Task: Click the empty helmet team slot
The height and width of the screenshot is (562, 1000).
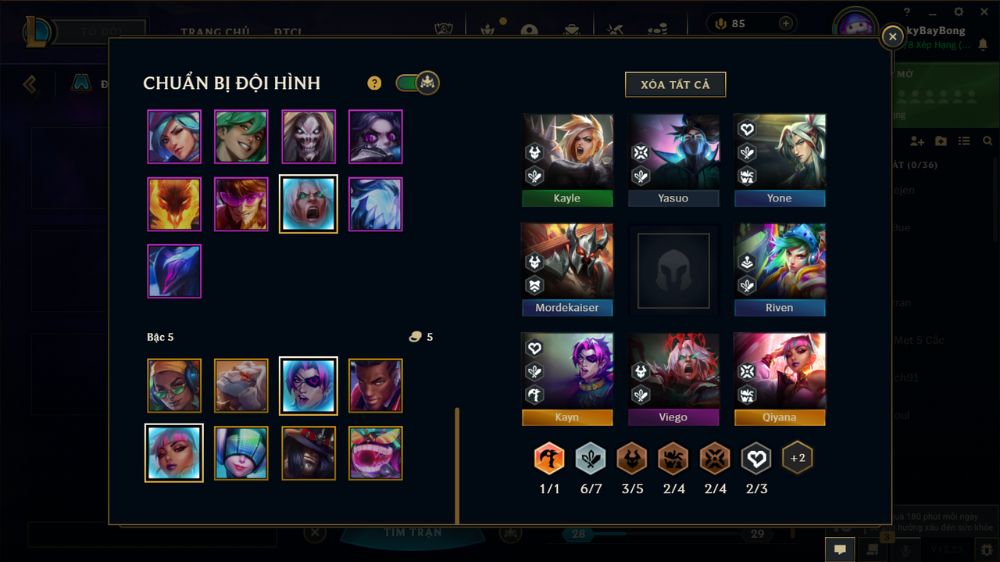Action: coord(673,269)
